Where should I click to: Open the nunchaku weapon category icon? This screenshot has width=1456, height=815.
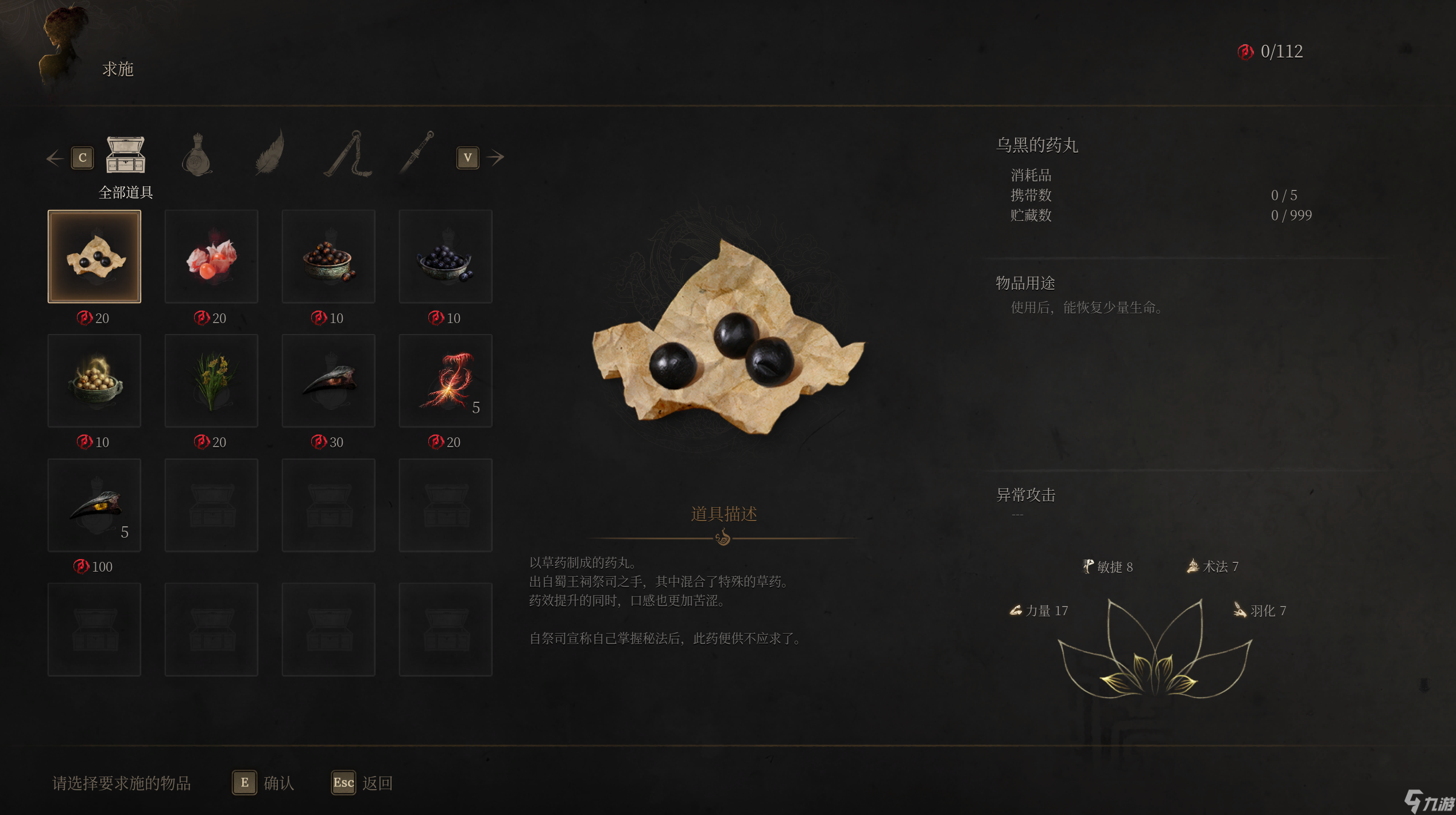click(347, 155)
